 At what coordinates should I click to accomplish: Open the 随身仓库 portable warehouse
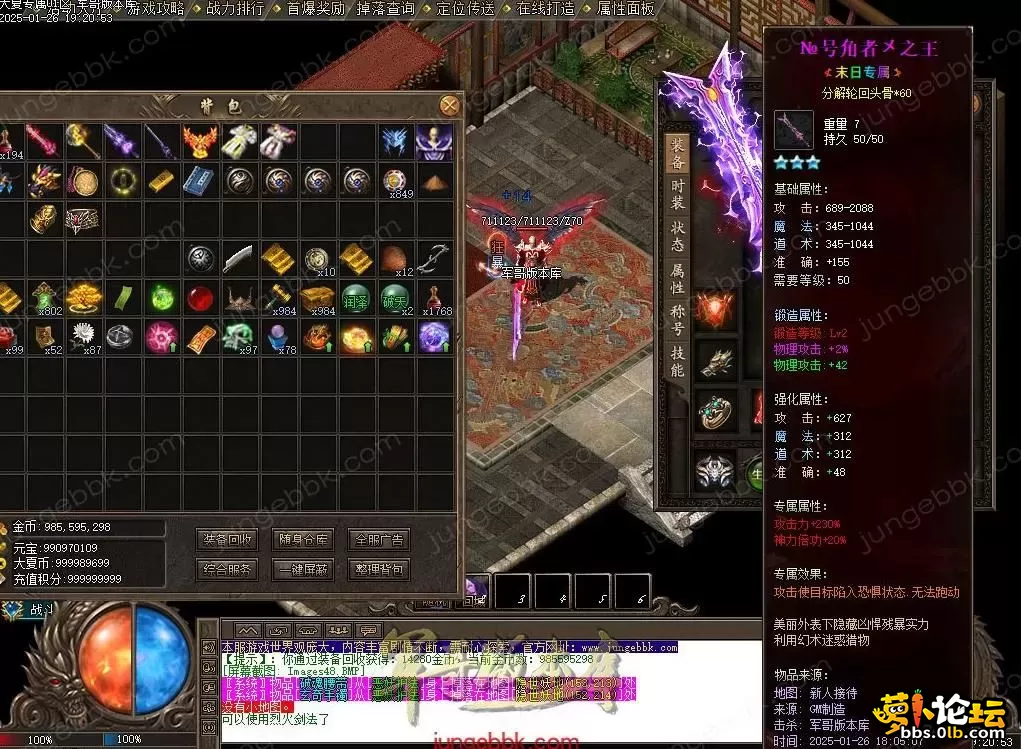coord(303,539)
